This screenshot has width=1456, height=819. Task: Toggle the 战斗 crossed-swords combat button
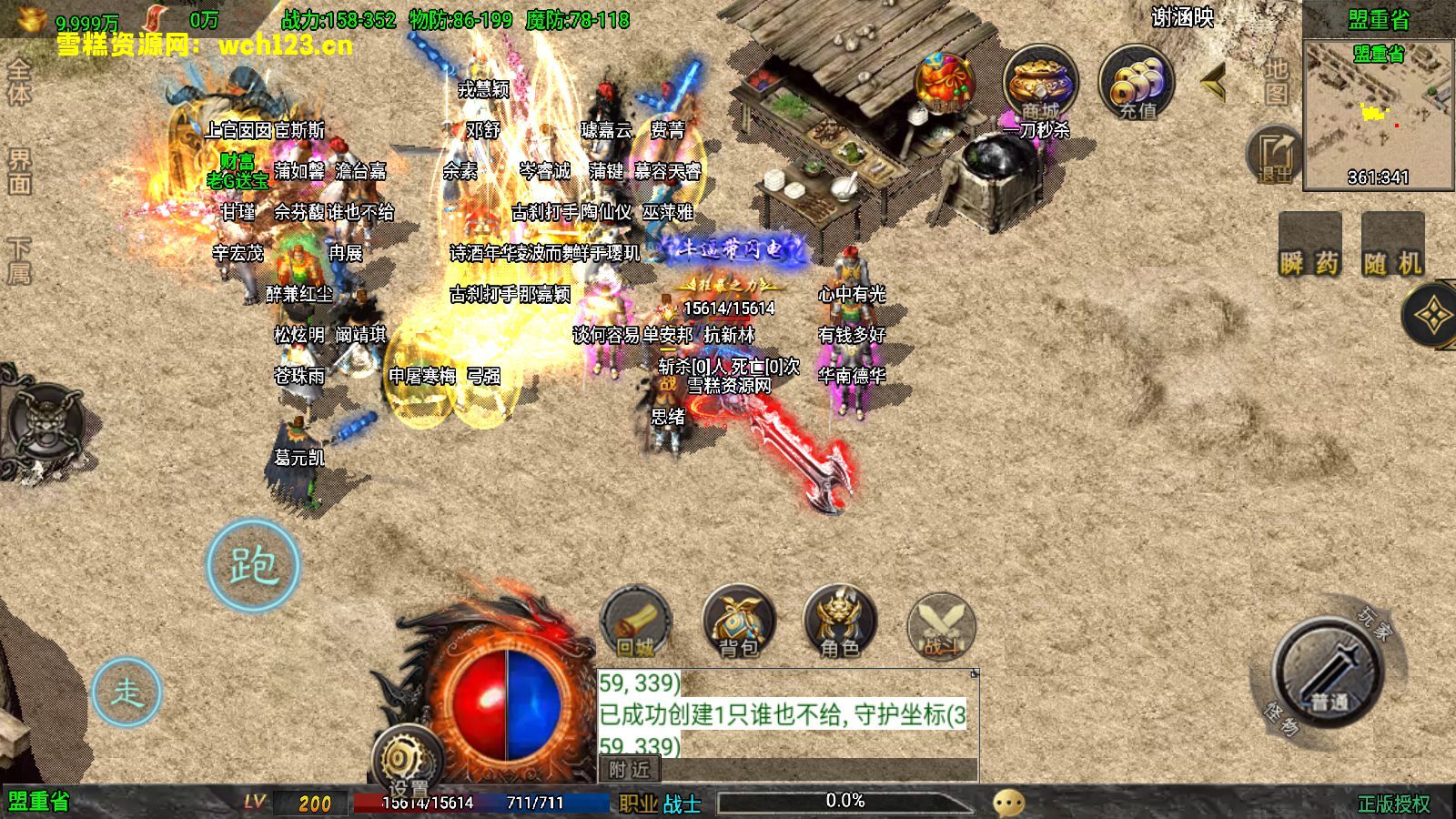941,626
